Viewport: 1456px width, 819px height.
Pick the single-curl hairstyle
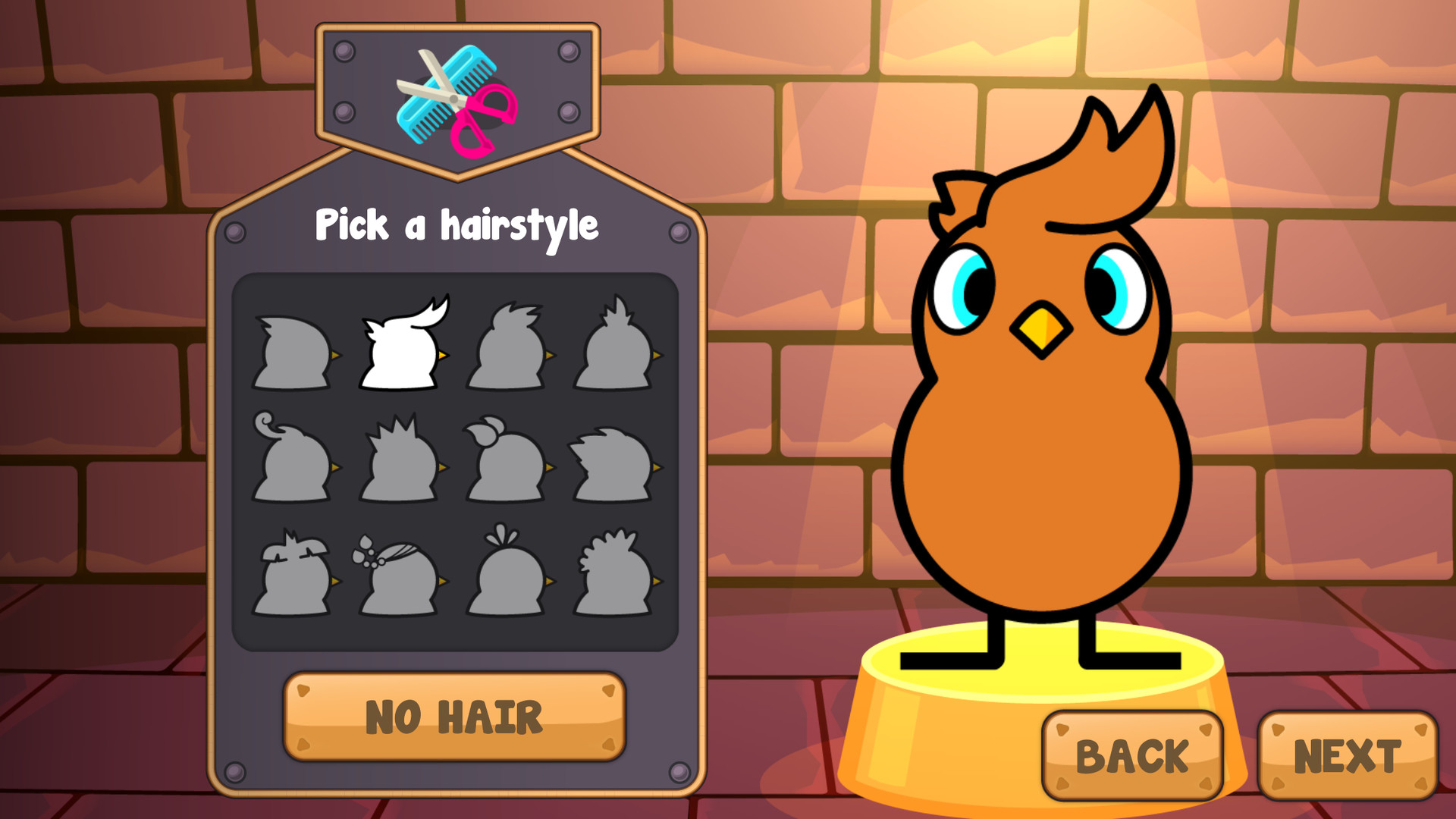[x=296, y=453]
